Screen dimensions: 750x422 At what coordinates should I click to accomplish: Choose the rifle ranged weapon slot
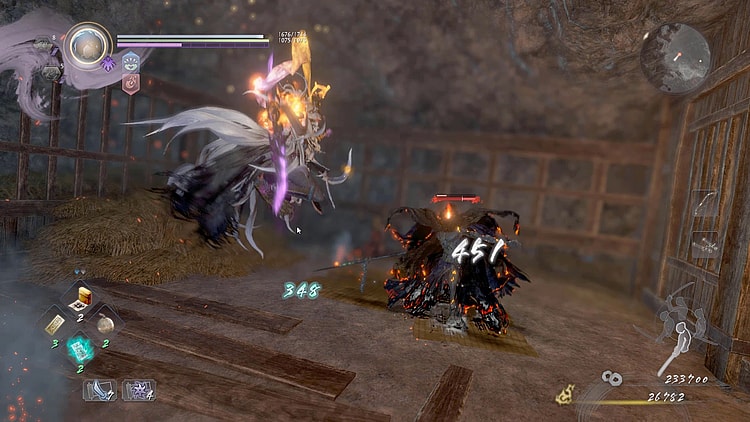[x=704, y=243]
